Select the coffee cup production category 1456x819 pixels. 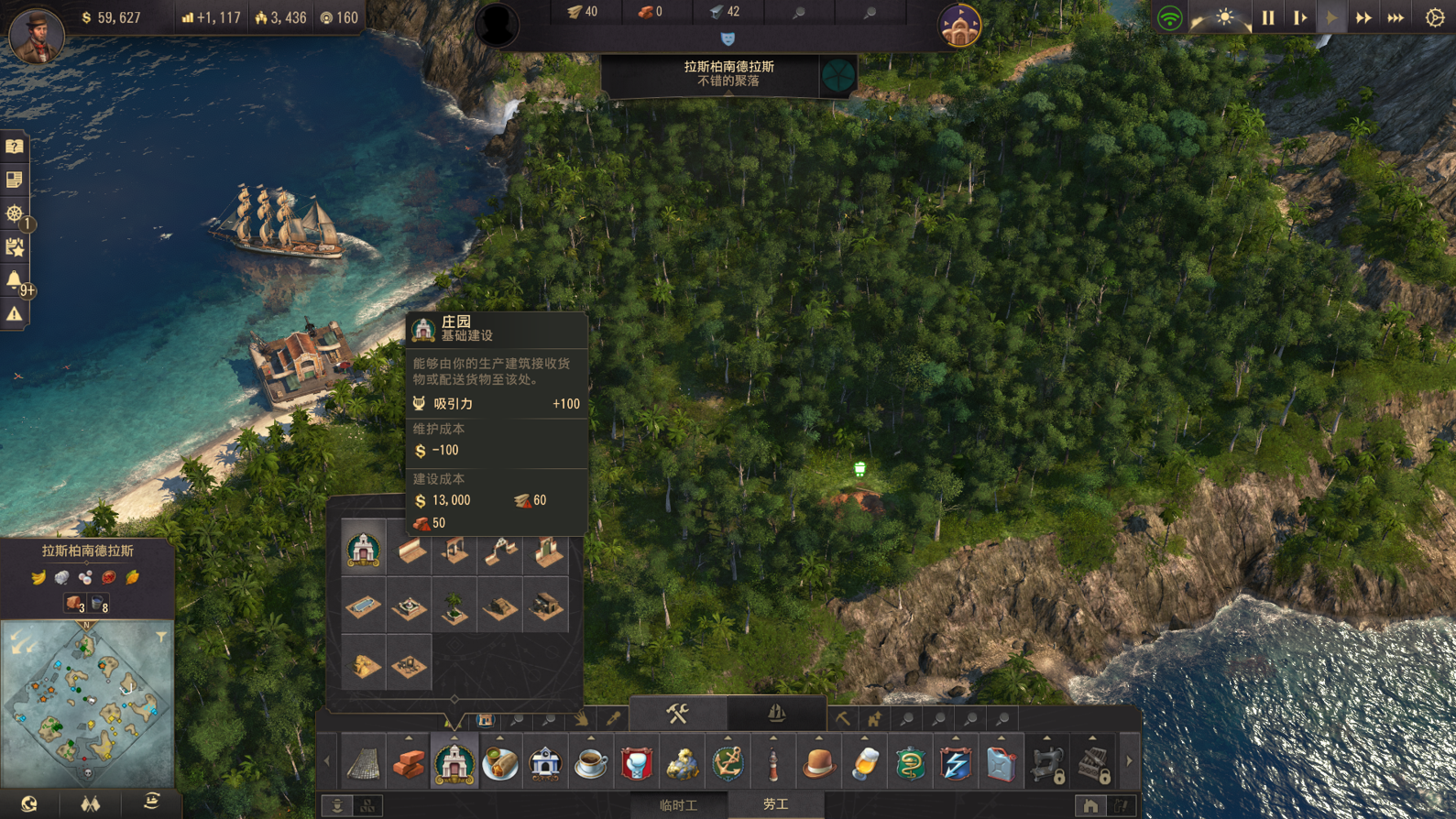click(x=591, y=763)
